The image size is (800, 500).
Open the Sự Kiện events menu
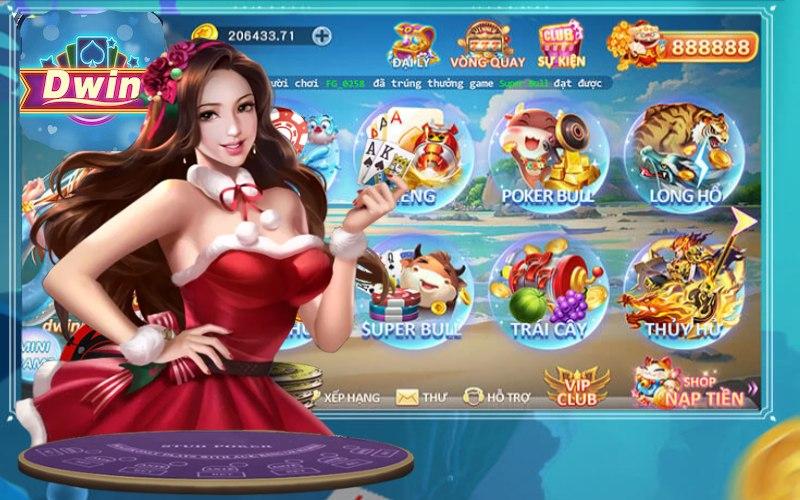point(562,47)
